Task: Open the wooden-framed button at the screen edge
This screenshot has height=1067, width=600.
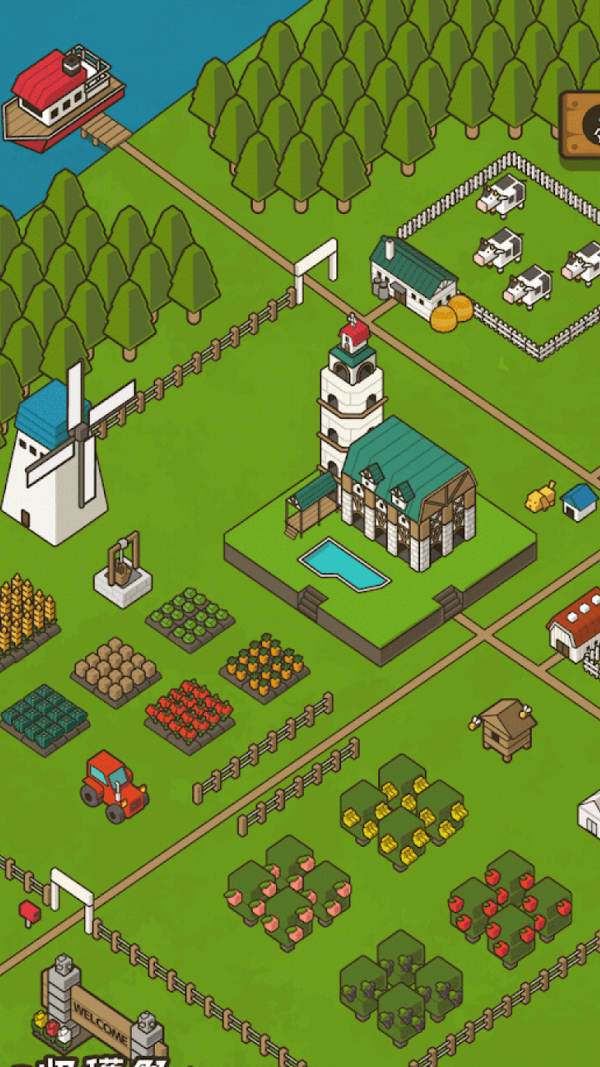Action: pyautogui.click(x=583, y=124)
